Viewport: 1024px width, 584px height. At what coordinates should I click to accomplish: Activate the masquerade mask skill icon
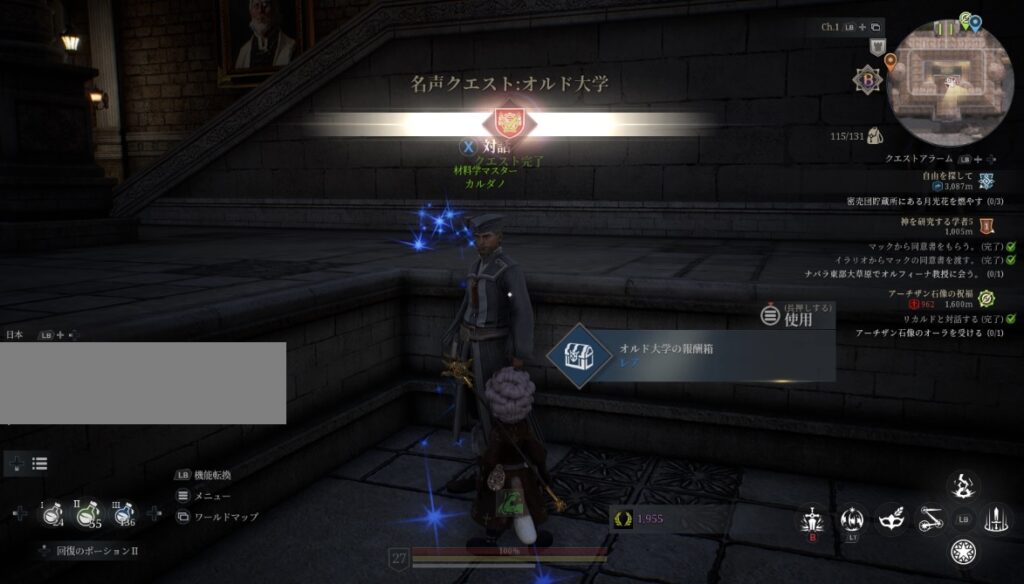(890, 518)
